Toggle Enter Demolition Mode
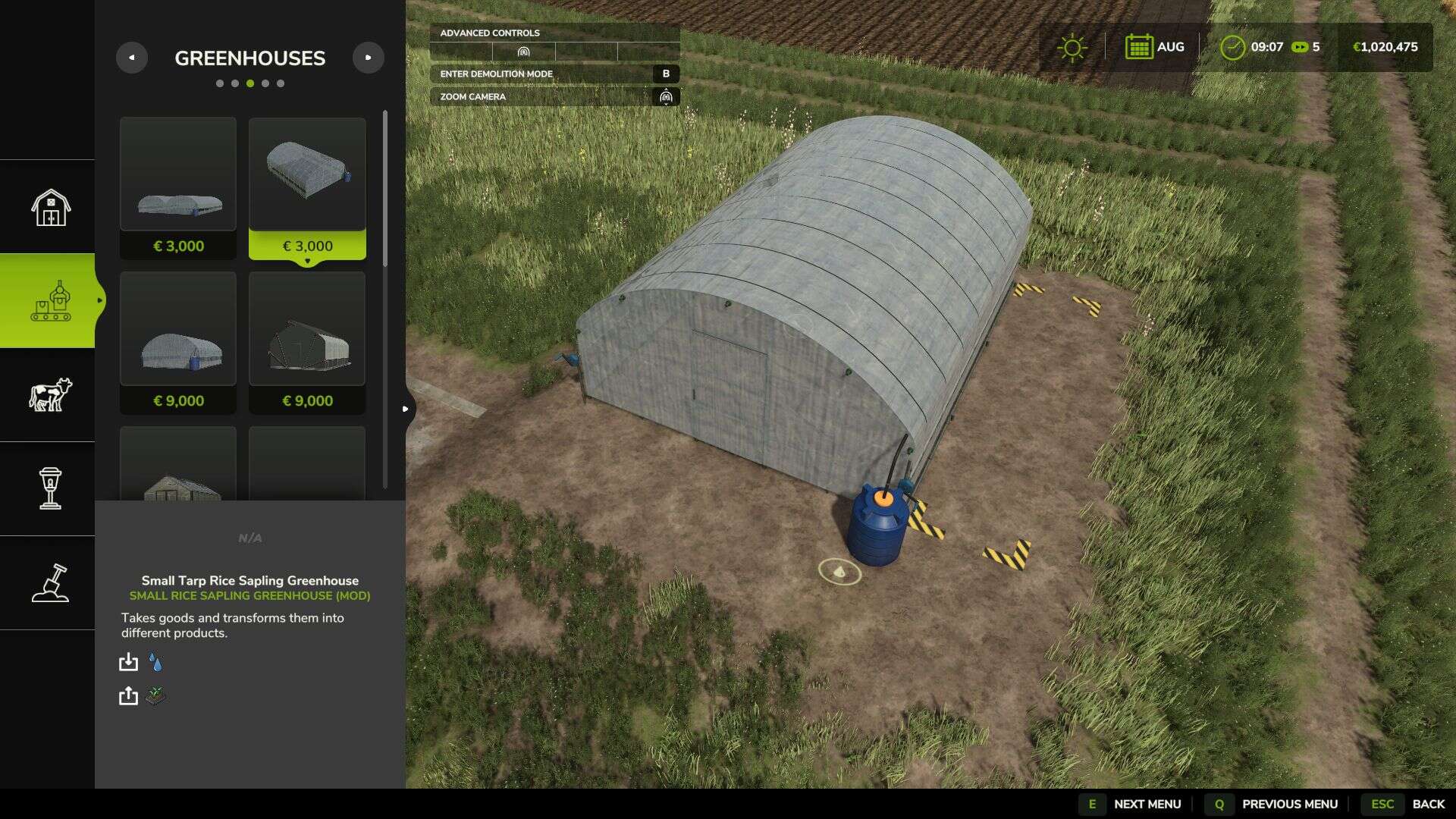This screenshot has height=819, width=1456. click(x=554, y=74)
